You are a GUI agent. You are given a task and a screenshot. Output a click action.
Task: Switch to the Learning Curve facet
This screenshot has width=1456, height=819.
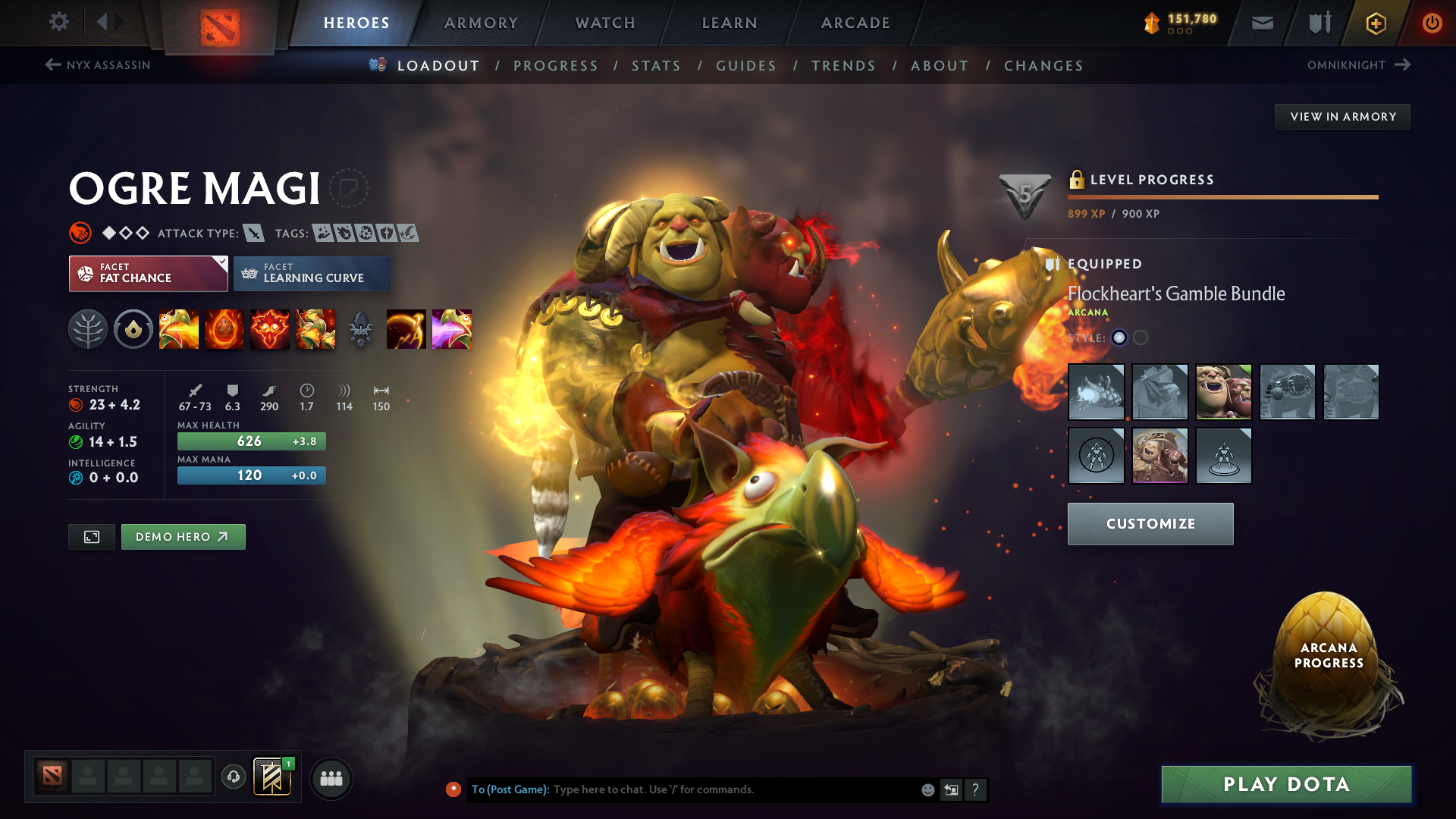point(312,273)
